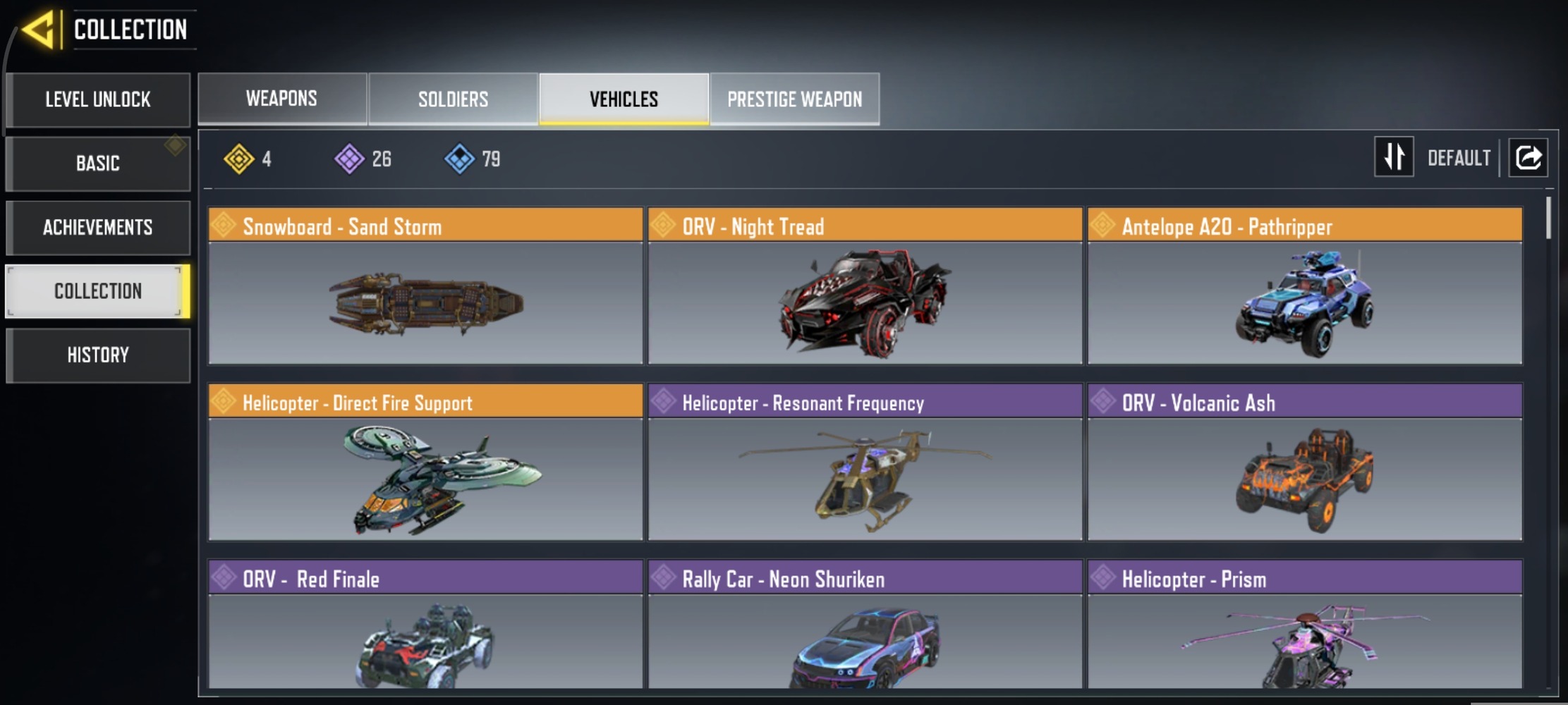Select the Collection menu entry

98,291
